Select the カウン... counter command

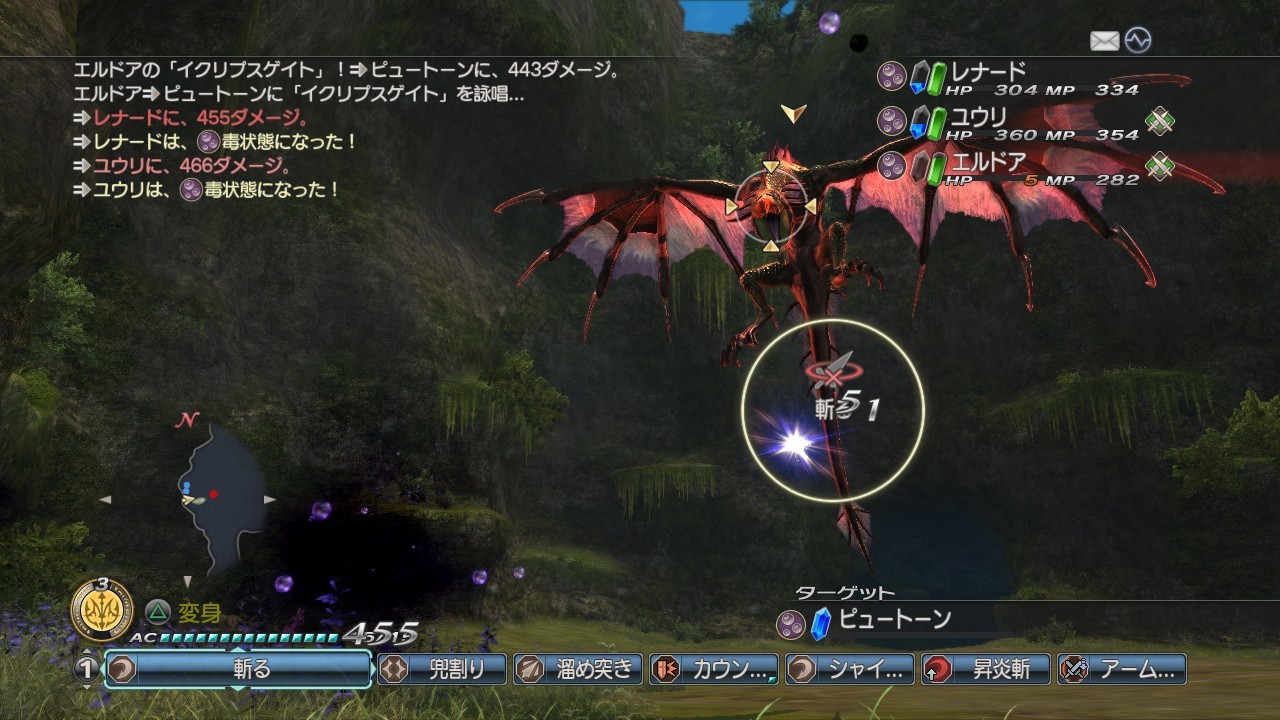pos(714,669)
